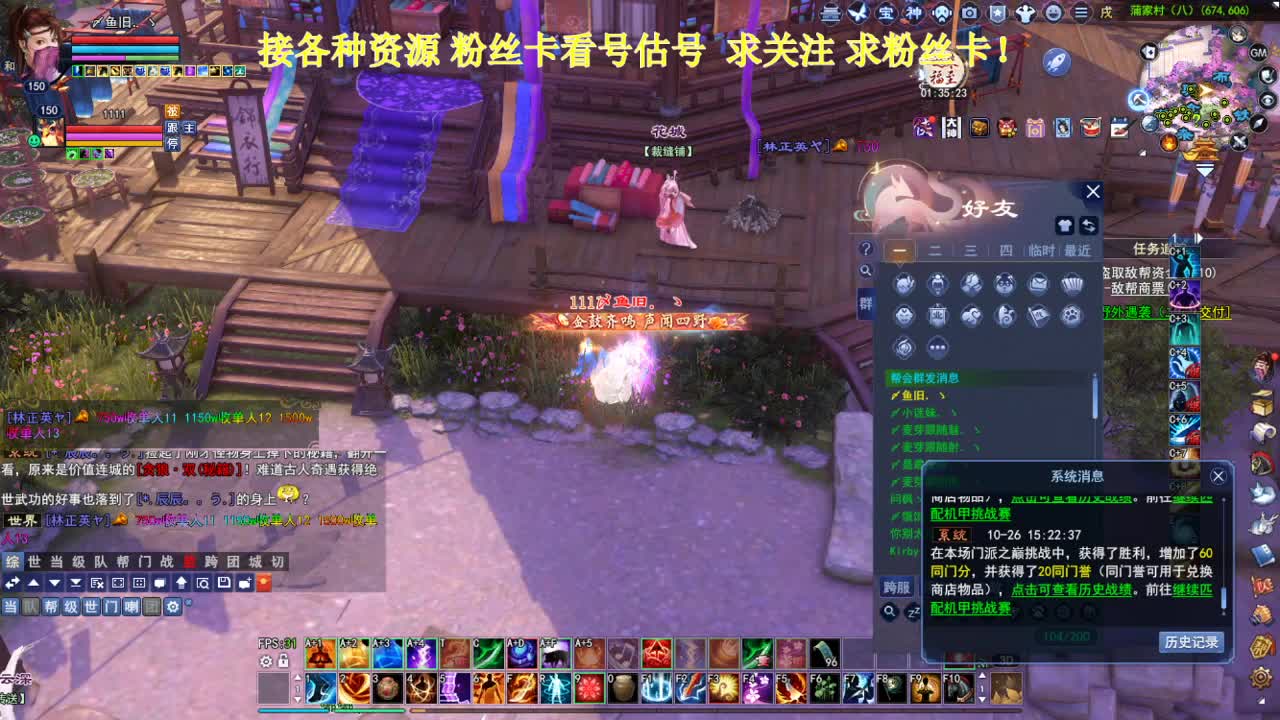Click the 大神 activity icon below the minimap
1280x720 pixels.
(952, 128)
